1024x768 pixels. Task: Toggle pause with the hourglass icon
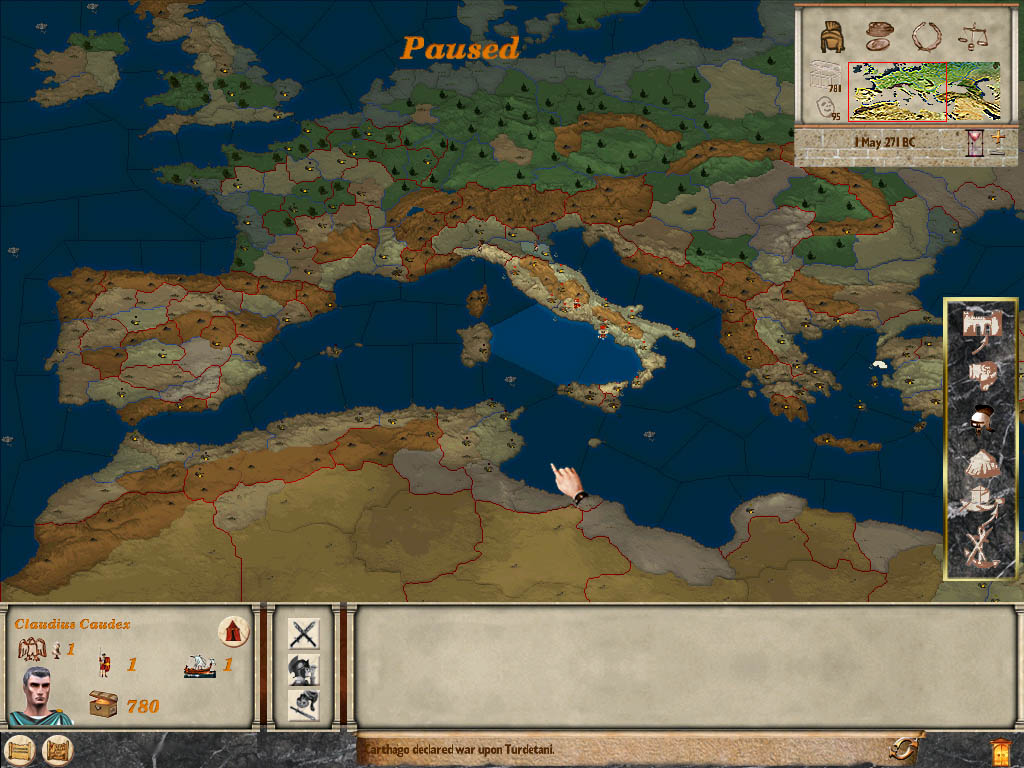click(975, 143)
